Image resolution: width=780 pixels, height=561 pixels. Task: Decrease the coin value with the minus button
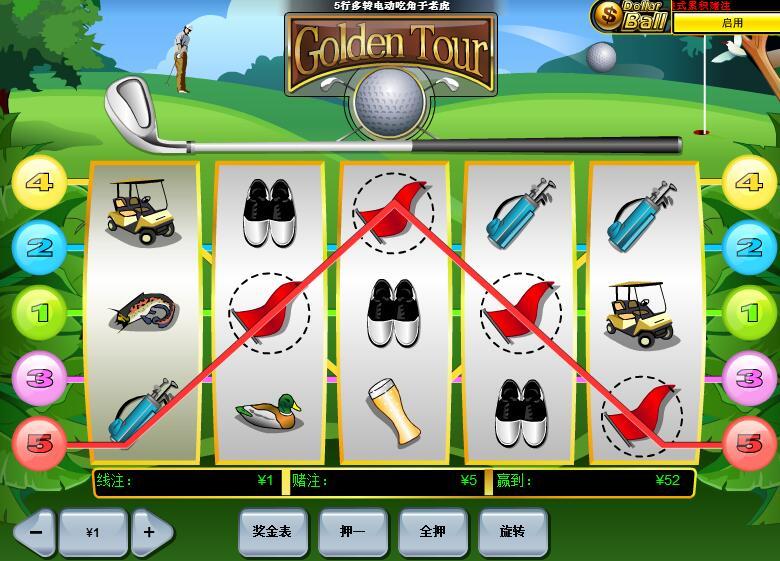[36, 532]
